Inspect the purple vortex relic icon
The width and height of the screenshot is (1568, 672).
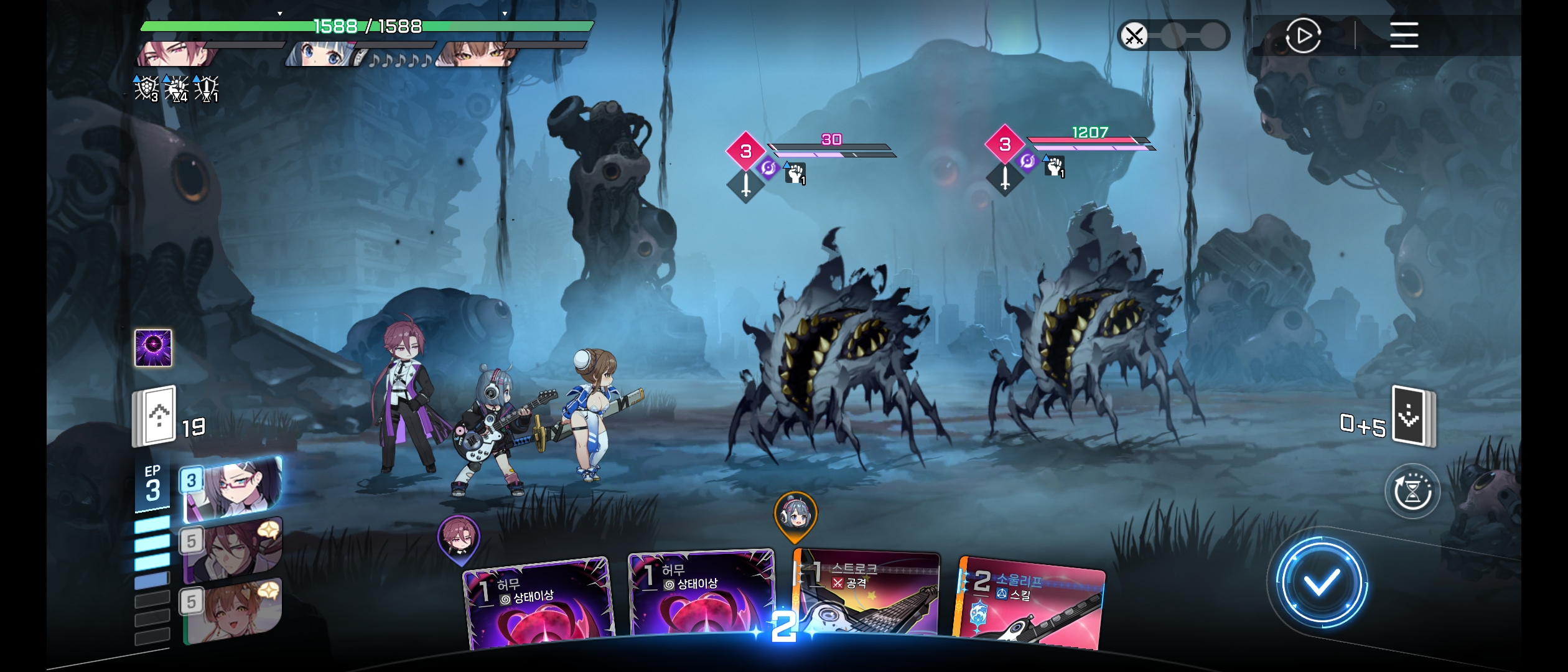pos(154,347)
